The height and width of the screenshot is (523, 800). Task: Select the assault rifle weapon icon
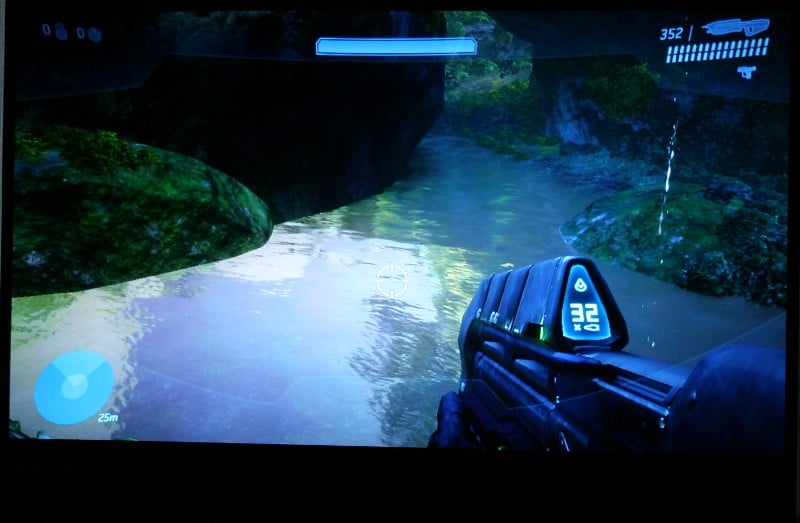pos(735,28)
